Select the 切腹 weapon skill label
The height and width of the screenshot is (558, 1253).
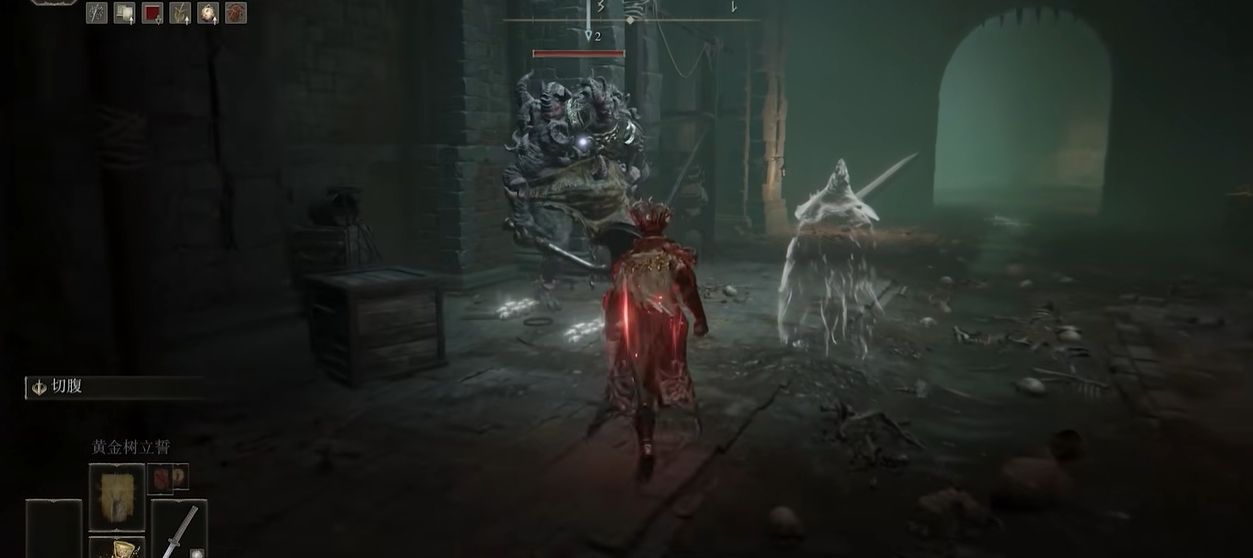(x=67, y=387)
